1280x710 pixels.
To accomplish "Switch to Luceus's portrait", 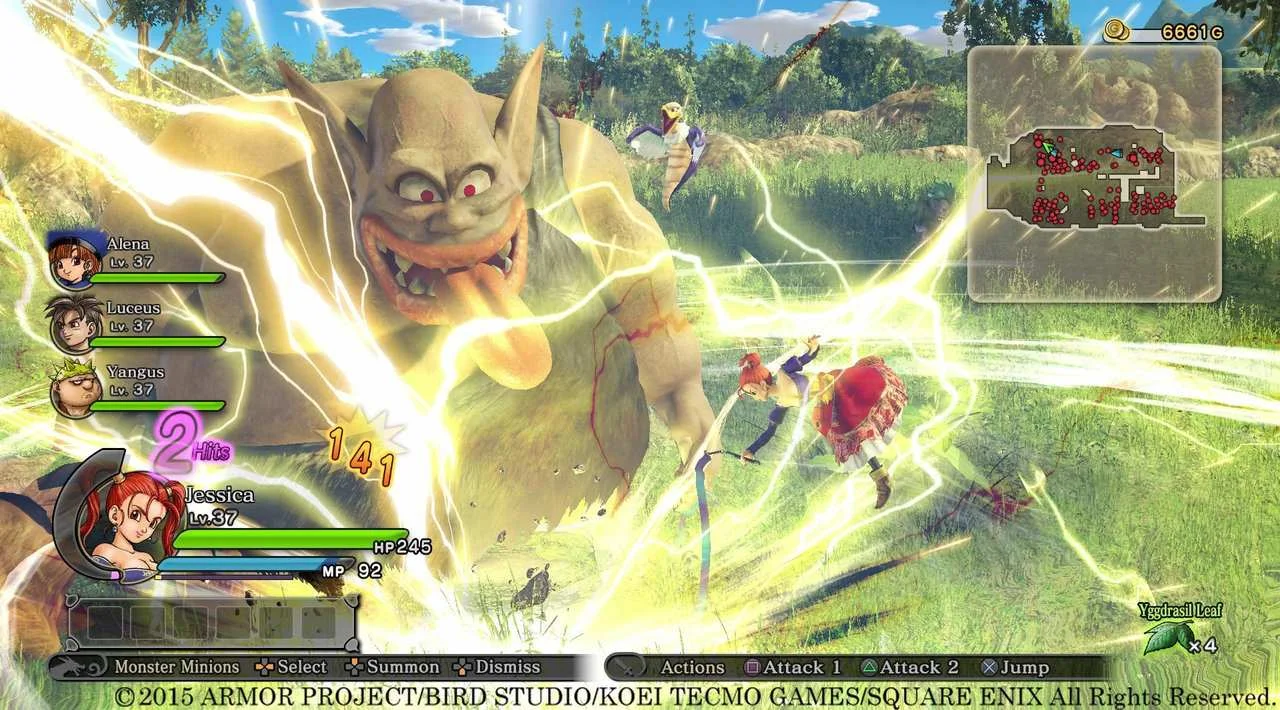I will [74, 324].
